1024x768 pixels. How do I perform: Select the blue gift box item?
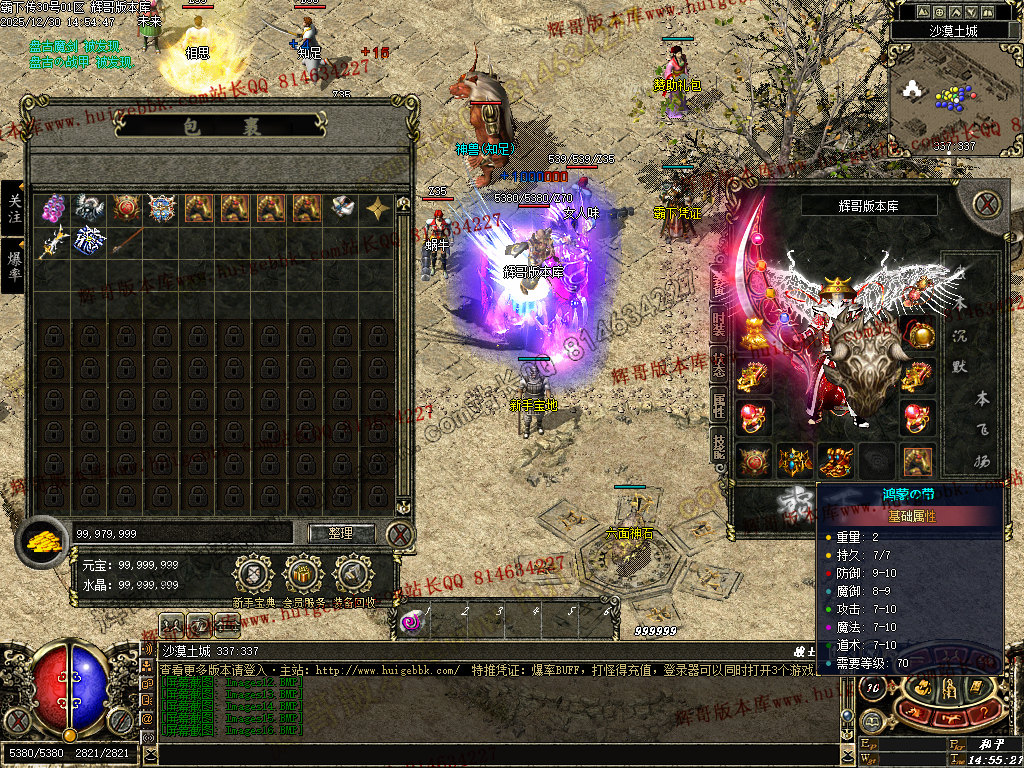89,243
